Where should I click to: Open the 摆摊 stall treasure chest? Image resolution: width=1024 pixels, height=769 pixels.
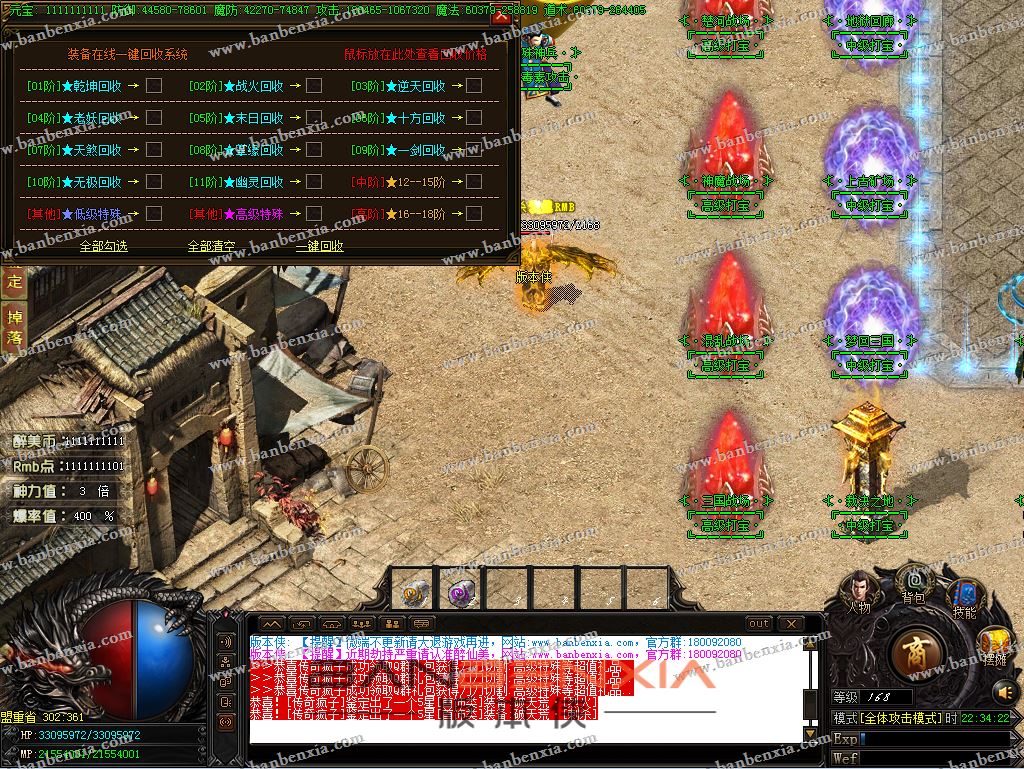coord(995,644)
